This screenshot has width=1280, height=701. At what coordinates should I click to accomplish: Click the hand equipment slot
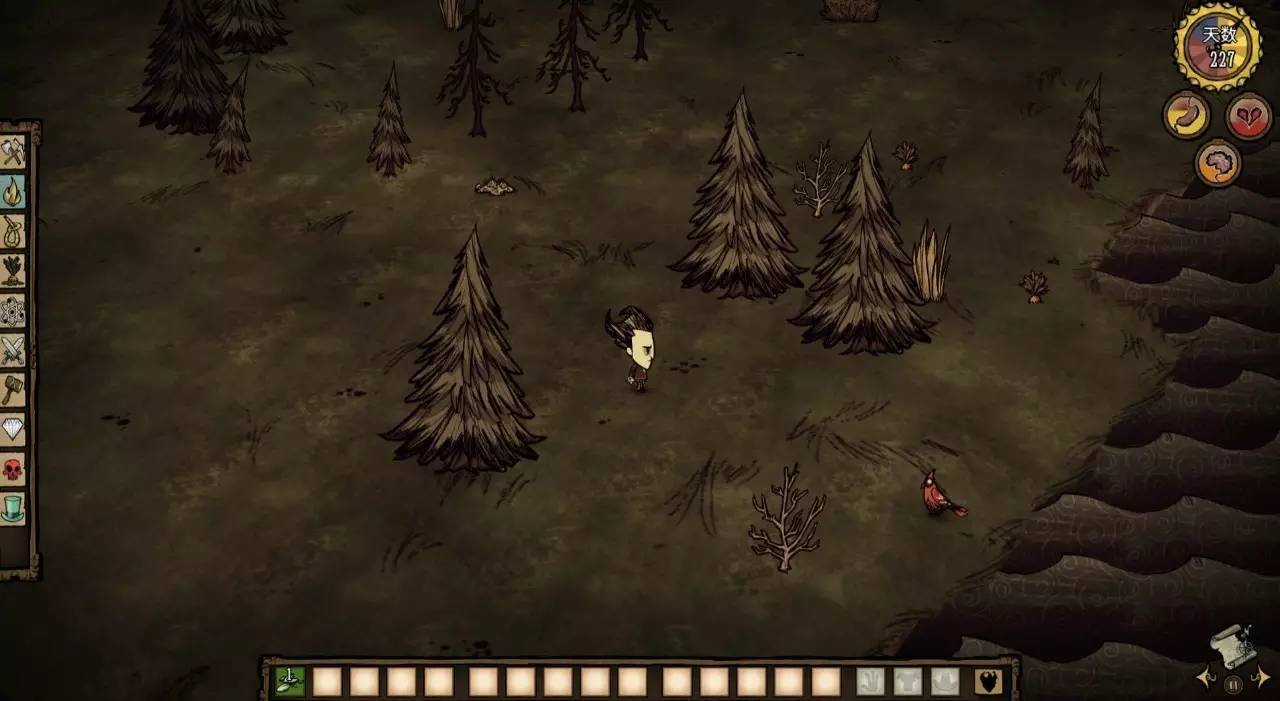(870, 681)
